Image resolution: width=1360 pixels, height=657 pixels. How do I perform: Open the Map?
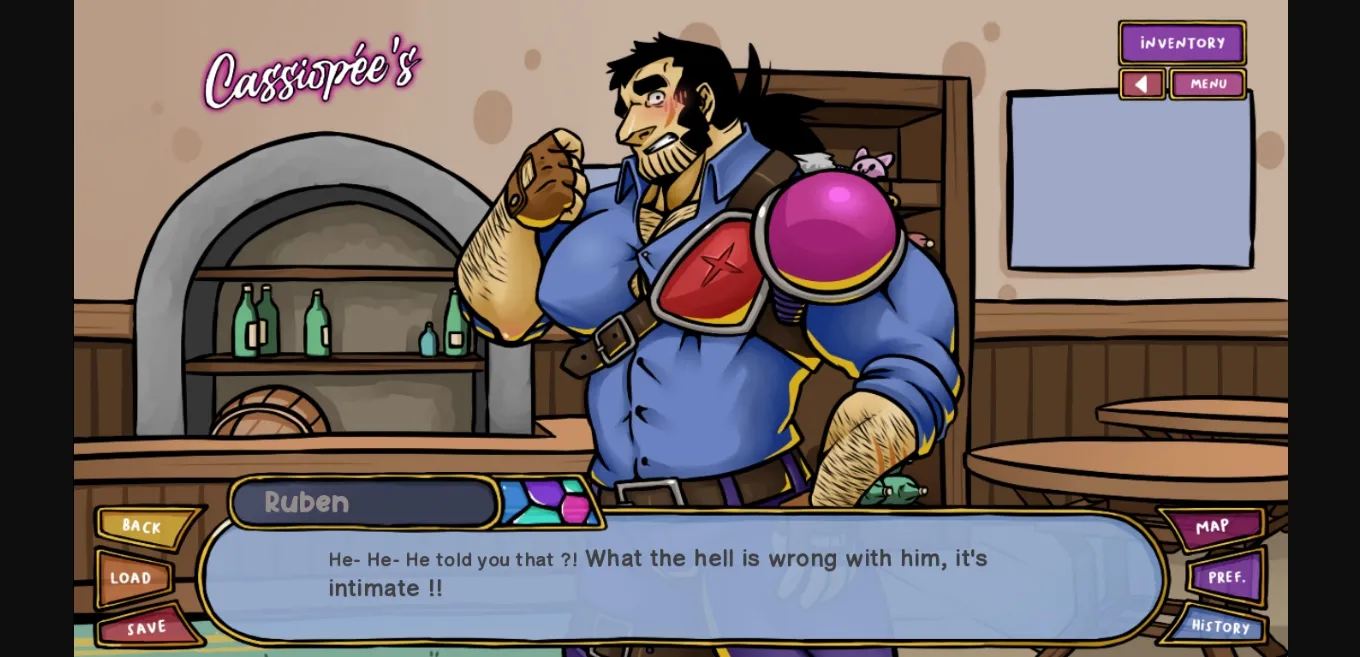point(1213,527)
